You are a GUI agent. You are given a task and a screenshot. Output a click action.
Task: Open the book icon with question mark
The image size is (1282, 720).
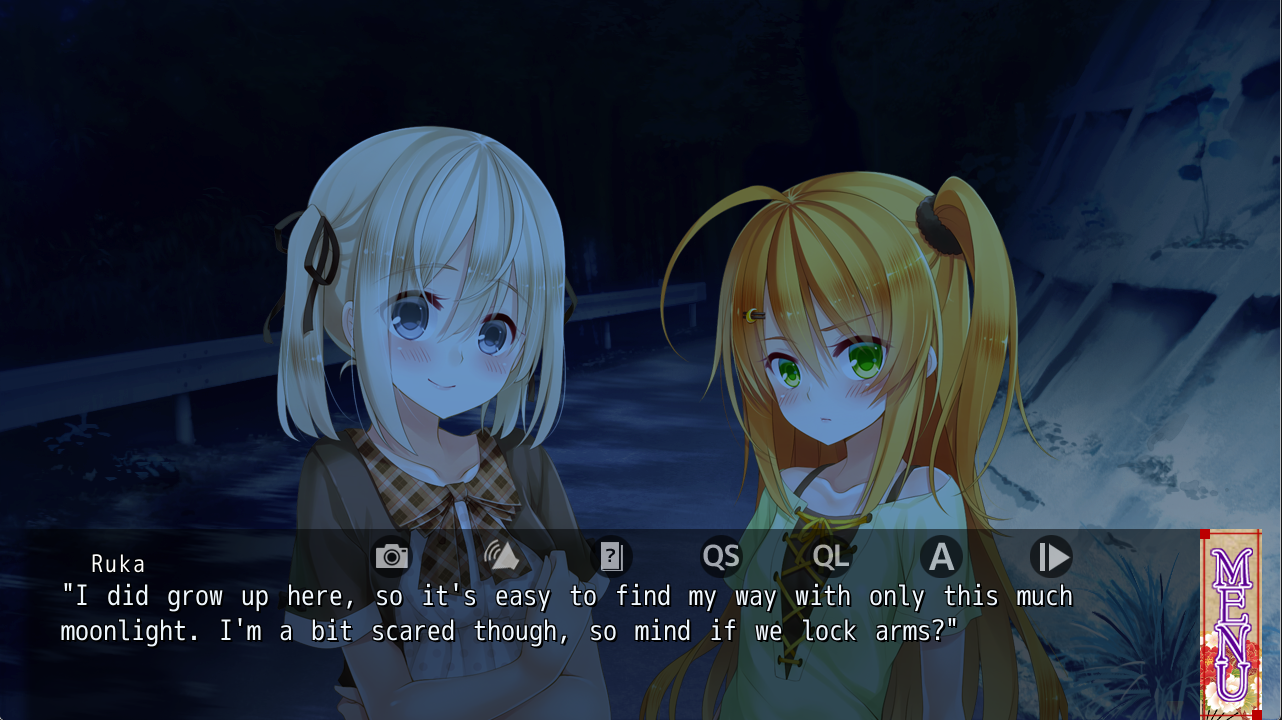(611, 556)
